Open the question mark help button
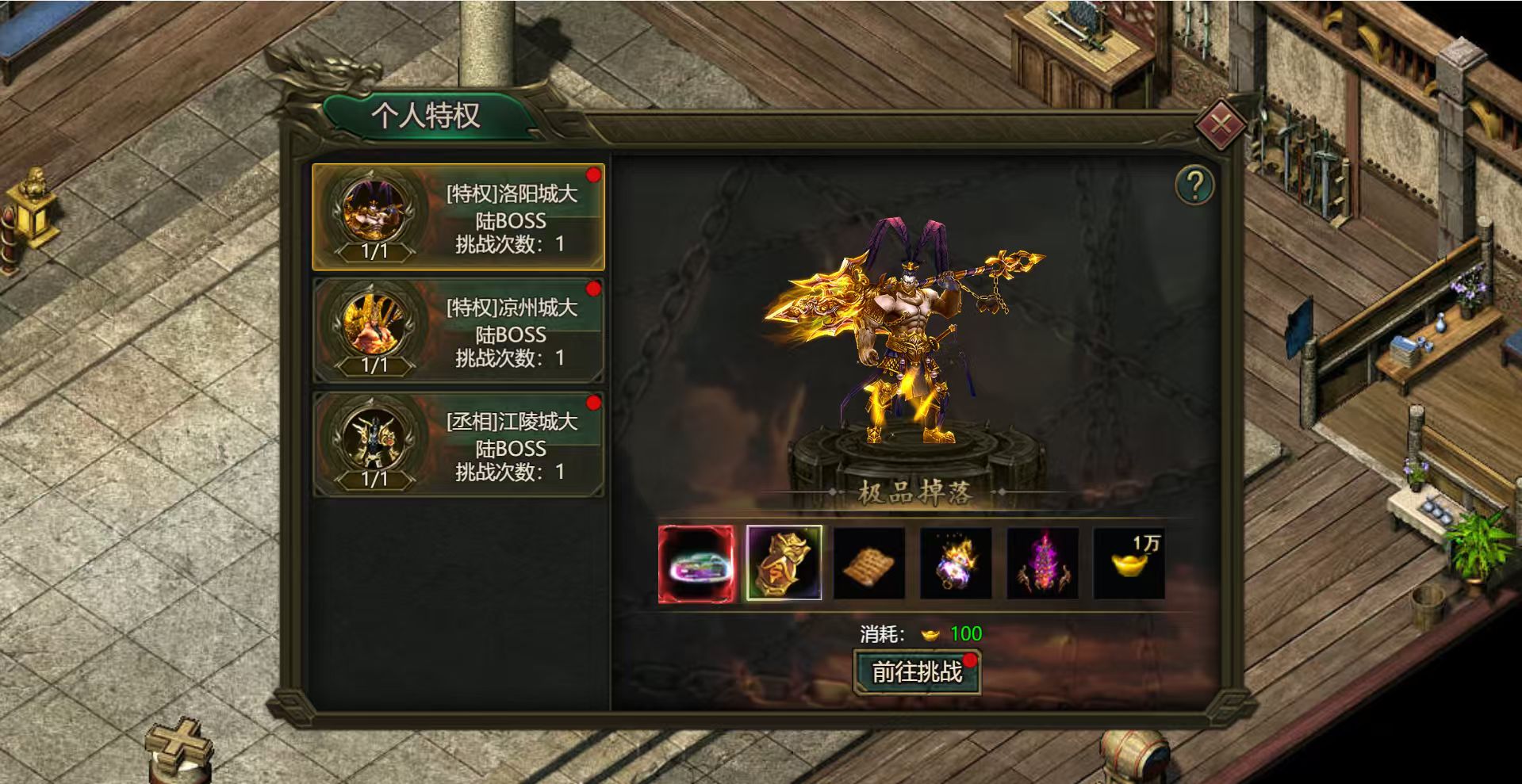This screenshot has width=1522, height=784. coord(1194,185)
